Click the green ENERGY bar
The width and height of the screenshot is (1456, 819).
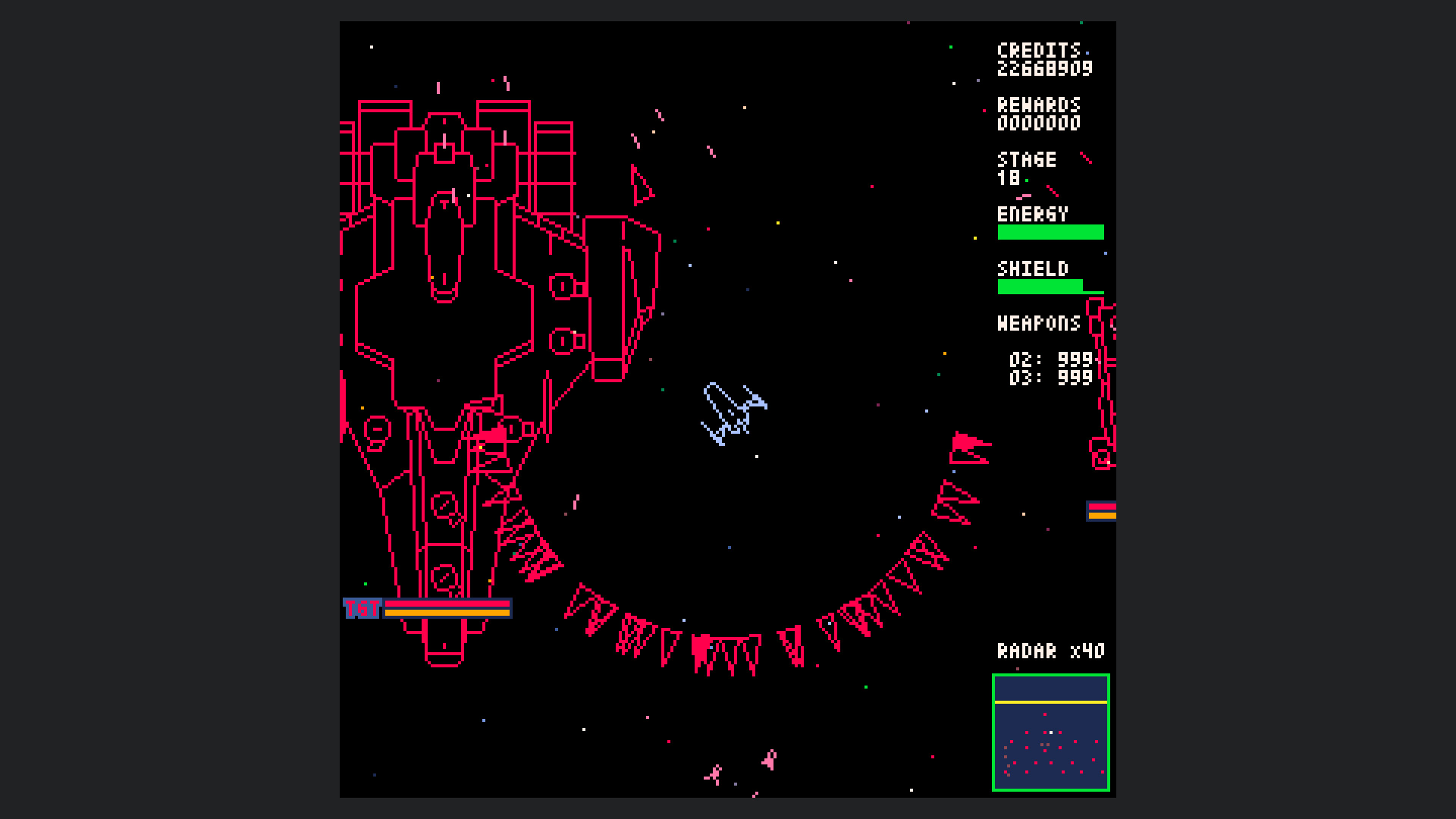coord(1051,231)
